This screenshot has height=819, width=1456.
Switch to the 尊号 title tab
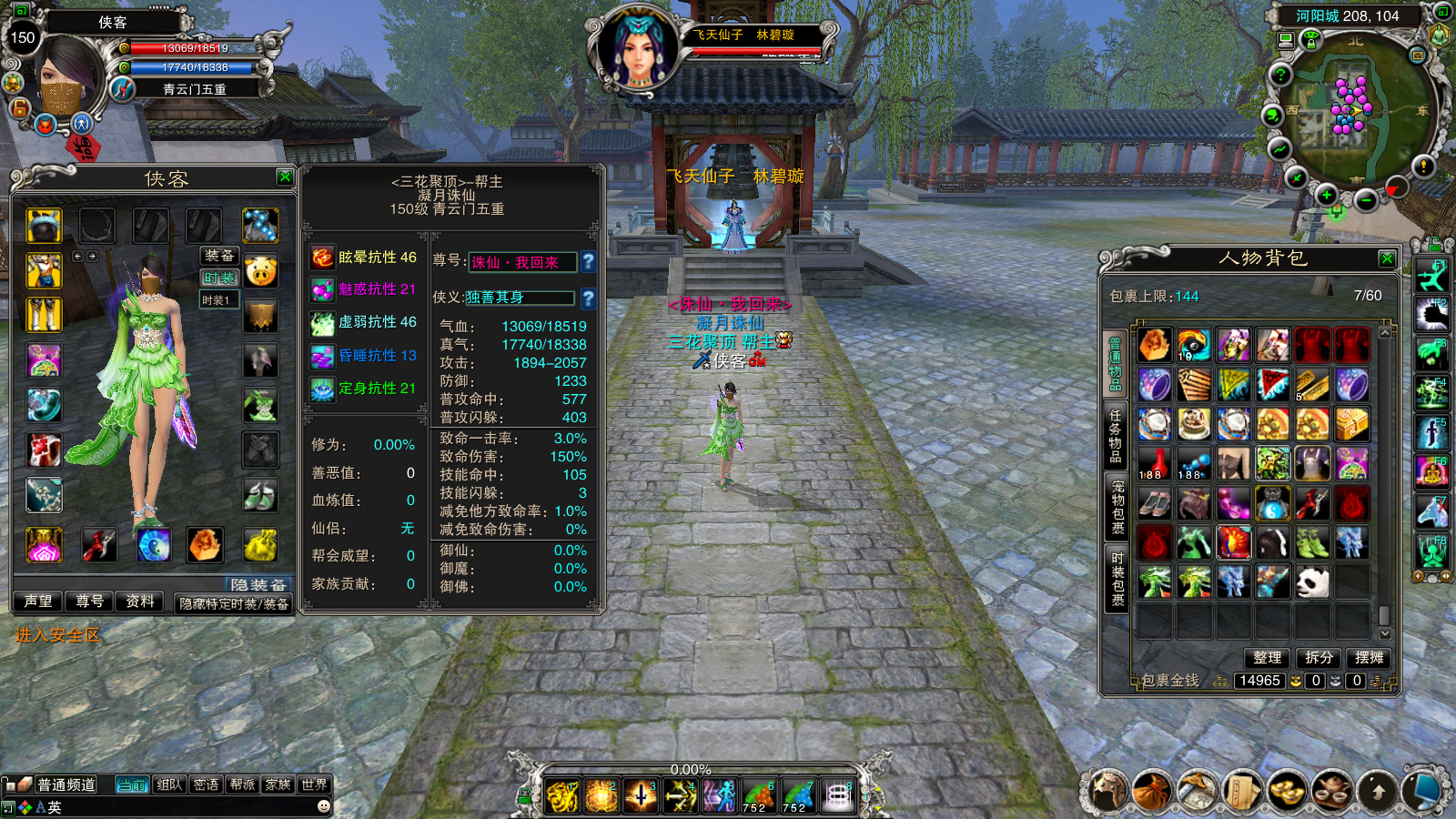click(89, 602)
